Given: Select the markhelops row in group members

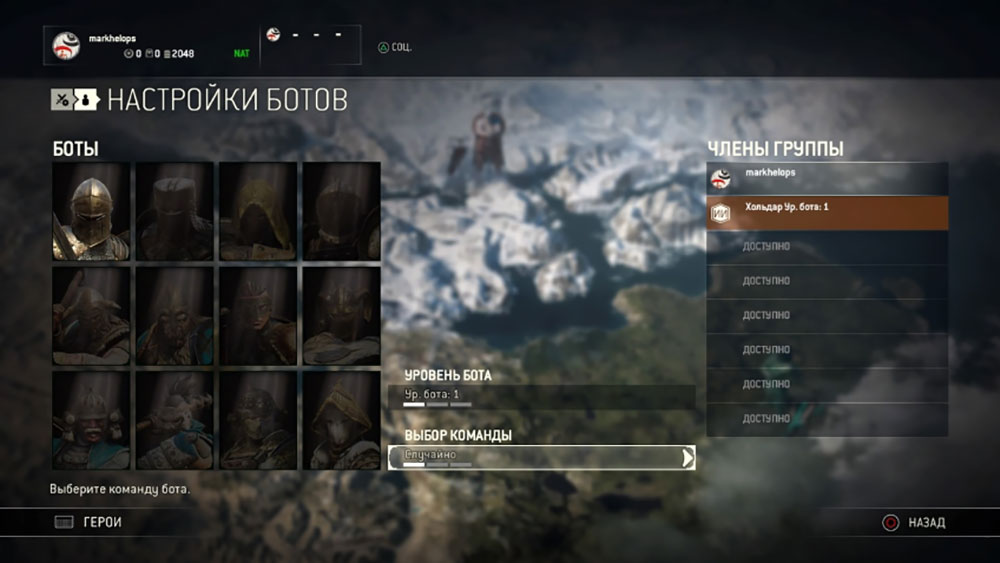Looking at the screenshot, I should (827, 179).
